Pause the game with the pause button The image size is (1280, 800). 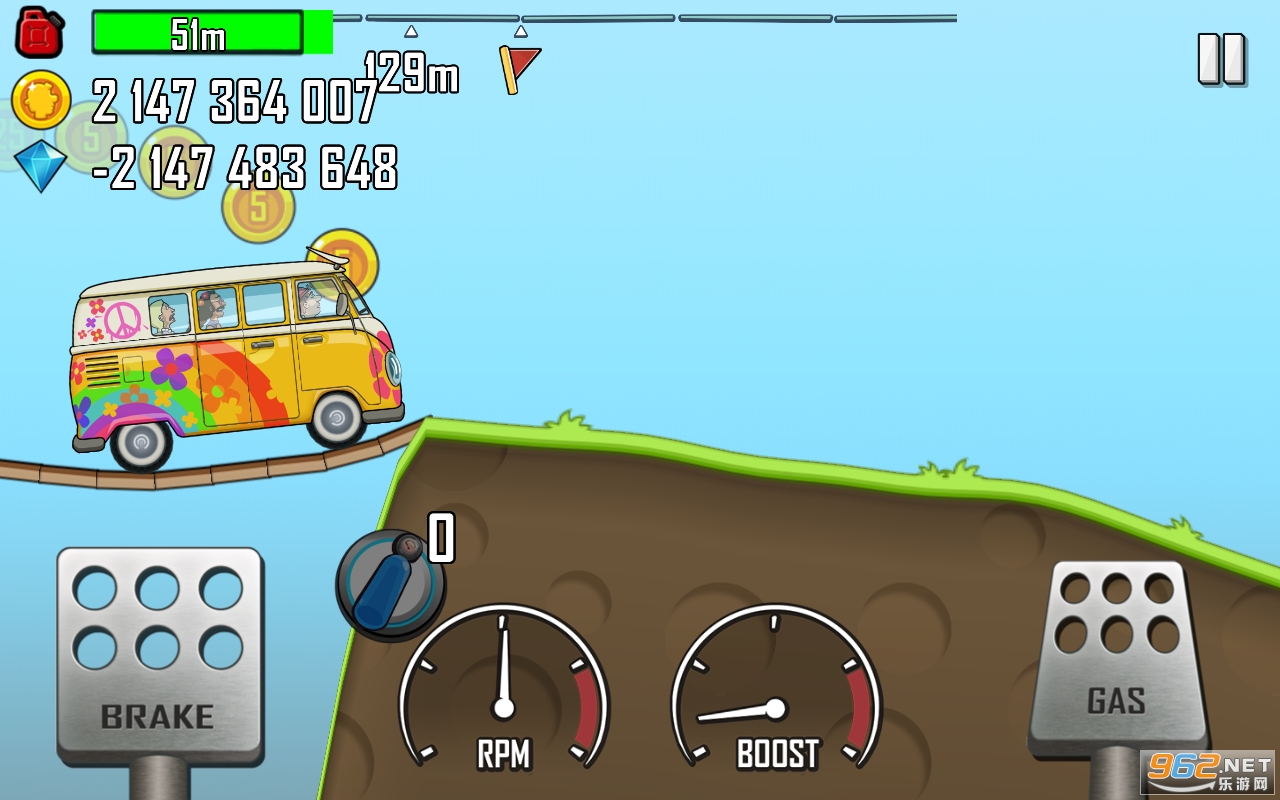pyautogui.click(x=1221, y=59)
